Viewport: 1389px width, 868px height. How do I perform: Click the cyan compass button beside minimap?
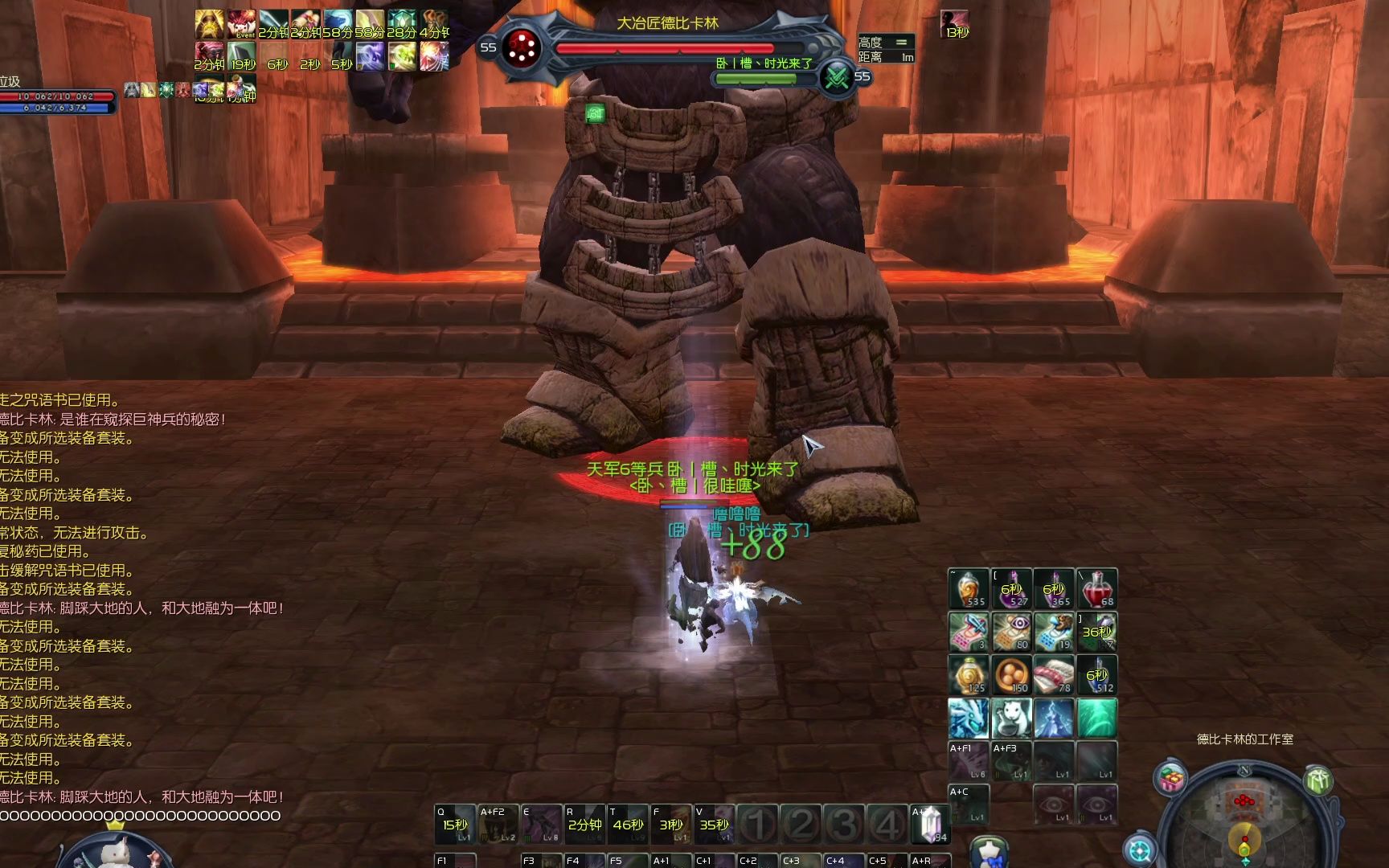[1139, 850]
